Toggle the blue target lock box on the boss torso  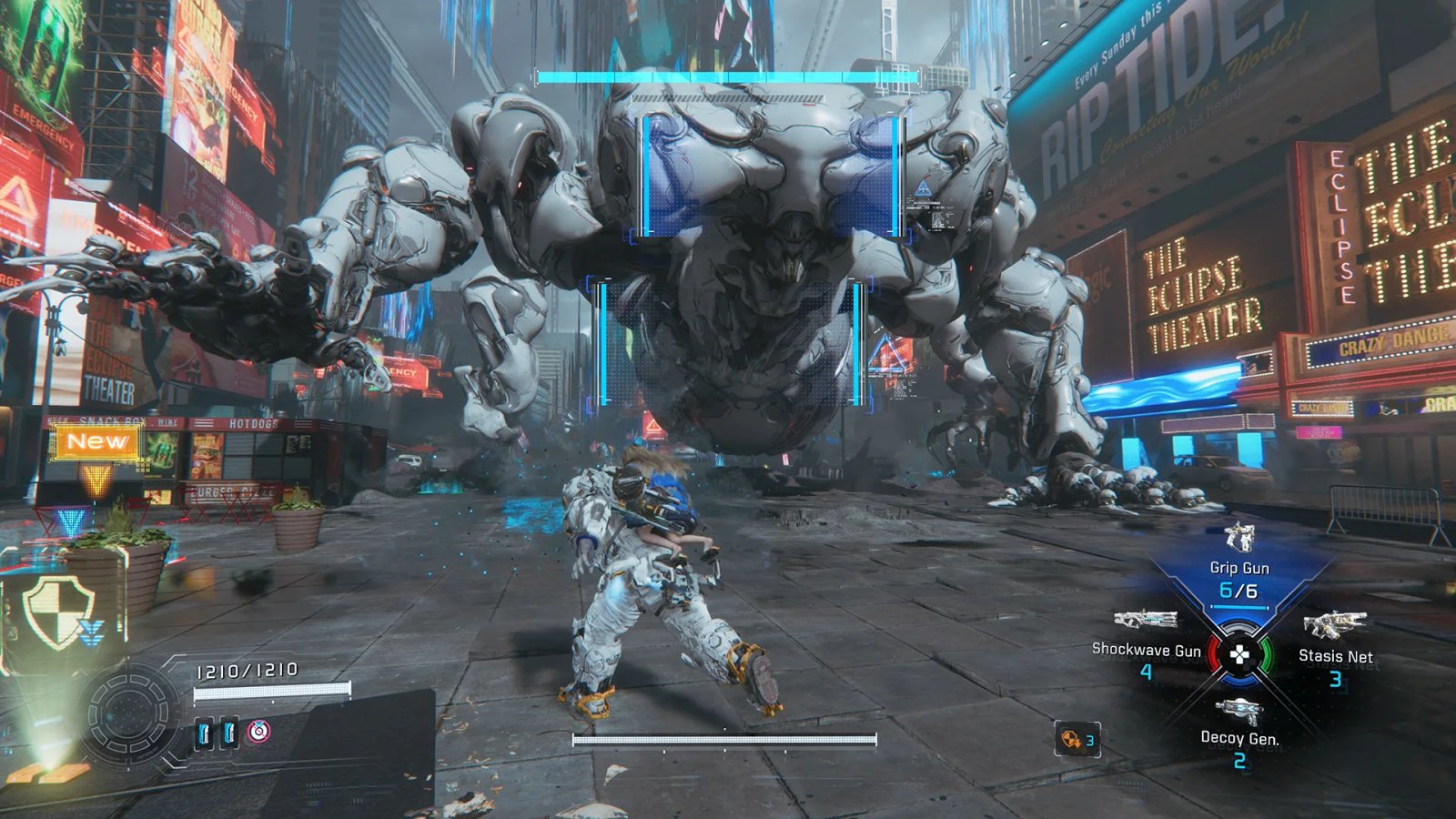point(772,177)
